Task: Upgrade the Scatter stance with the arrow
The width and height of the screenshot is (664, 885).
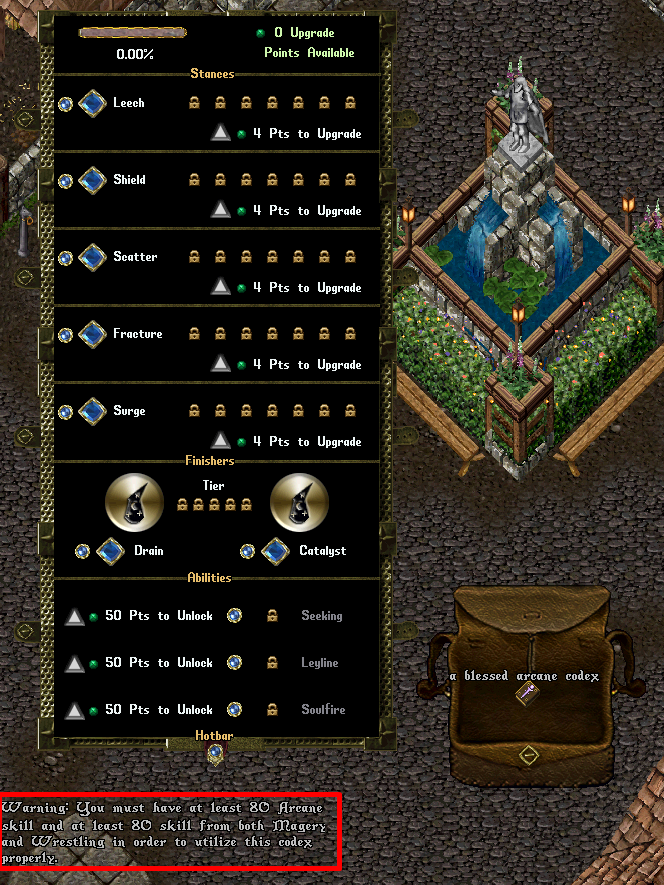Action: coord(221,287)
